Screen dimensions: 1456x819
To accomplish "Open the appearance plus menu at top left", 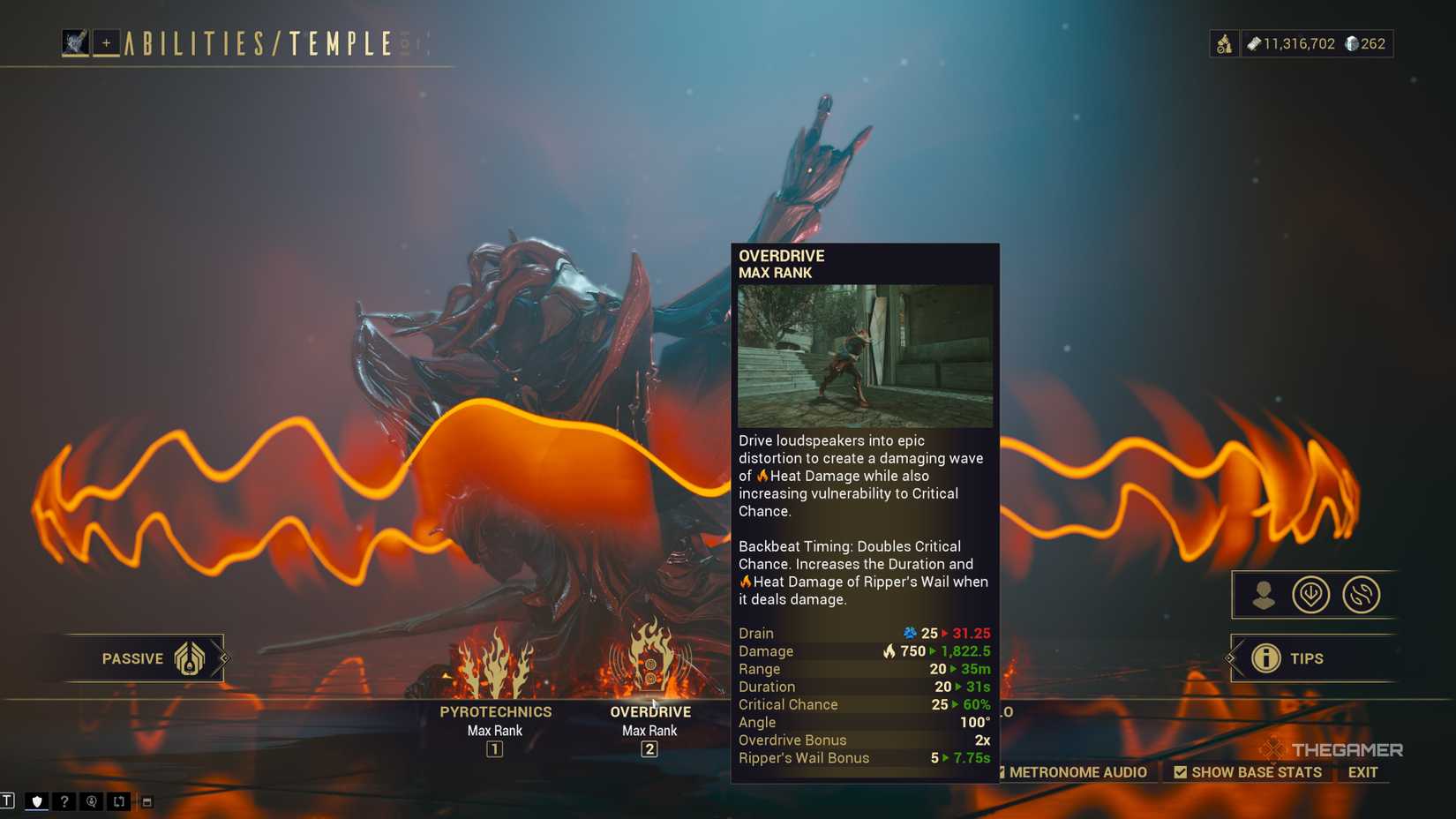I will coord(106,41).
